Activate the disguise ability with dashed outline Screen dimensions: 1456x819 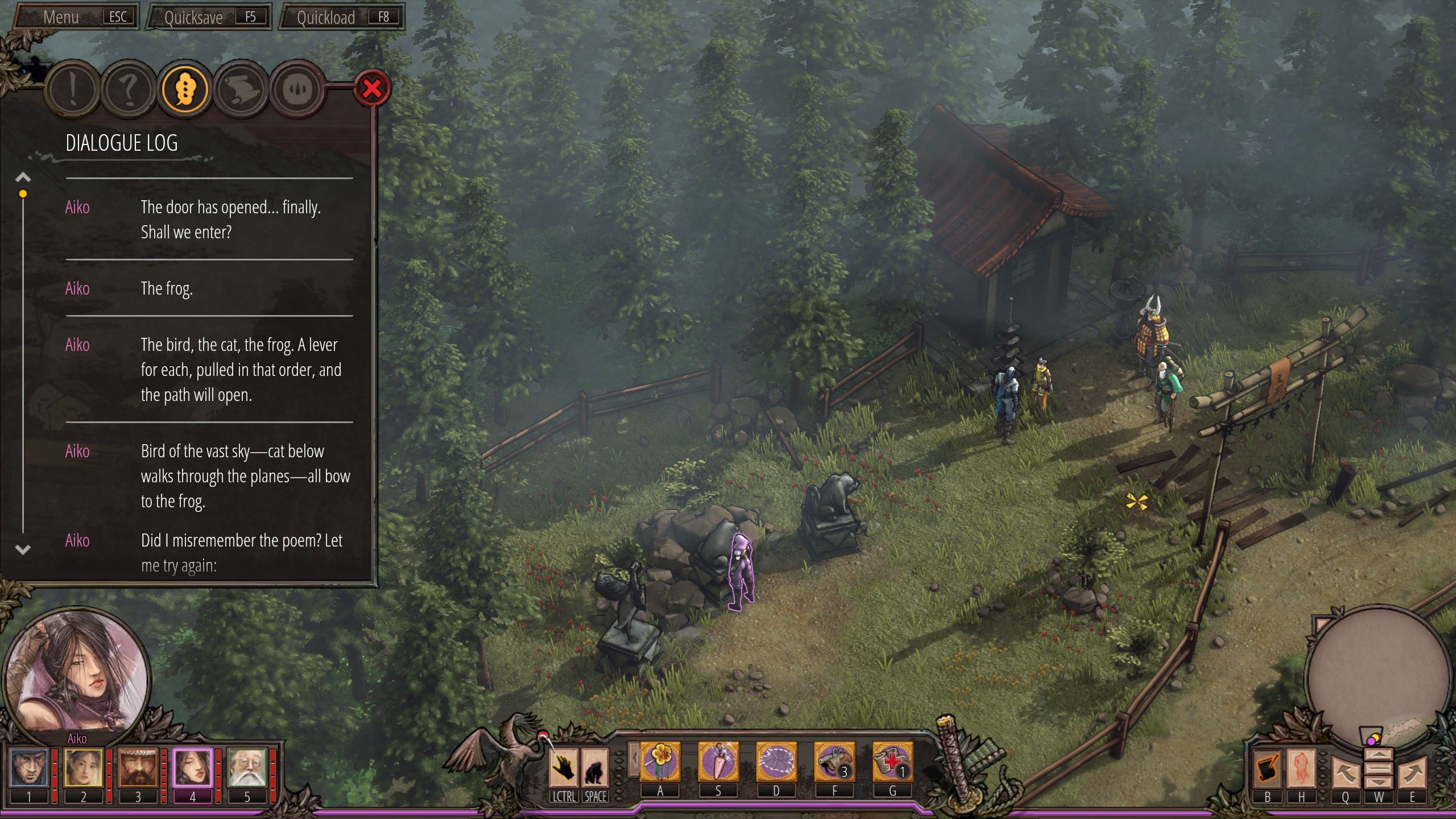point(776,762)
